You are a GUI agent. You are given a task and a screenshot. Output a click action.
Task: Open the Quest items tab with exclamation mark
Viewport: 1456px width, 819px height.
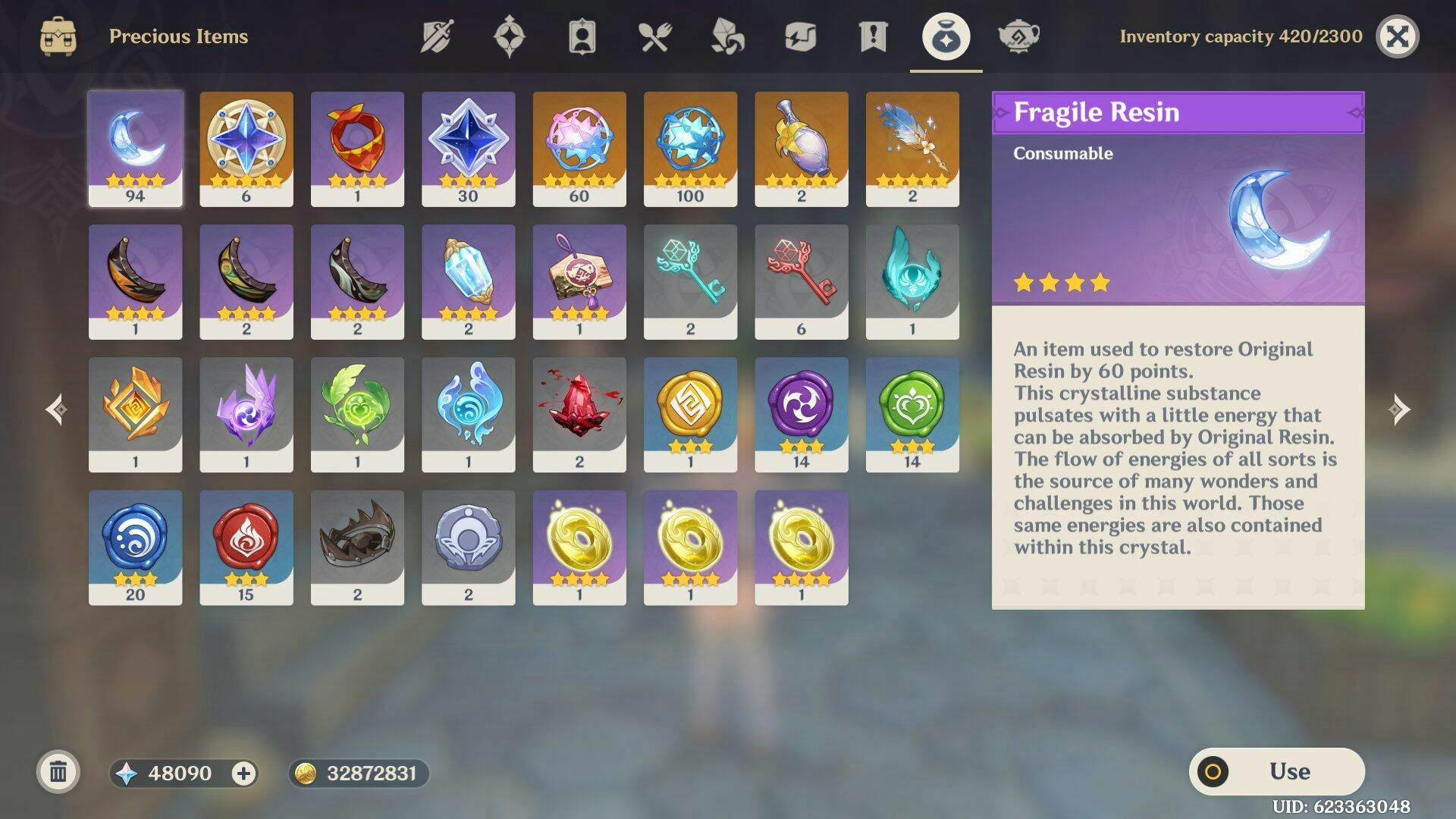click(x=873, y=36)
